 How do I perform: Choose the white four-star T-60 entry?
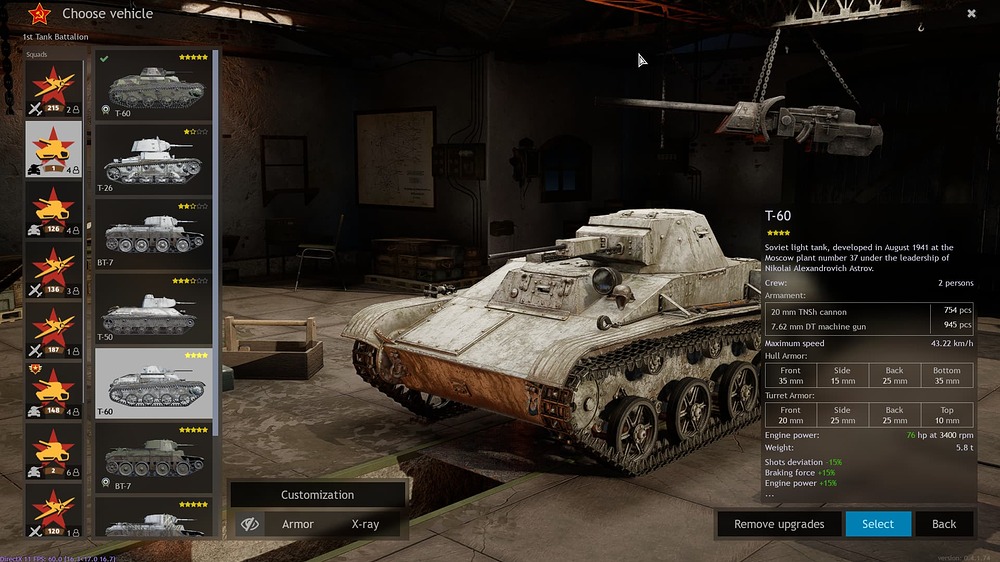tap(154, 384)
